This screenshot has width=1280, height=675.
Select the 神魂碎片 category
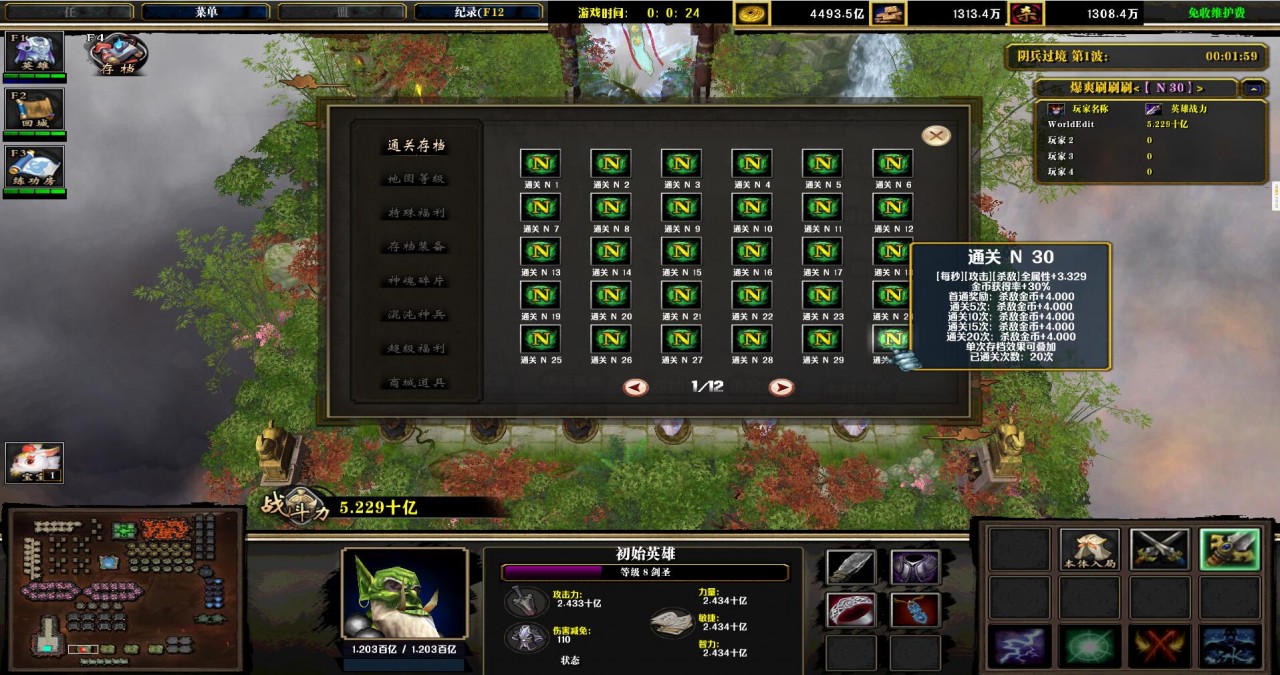click(416, 281)
